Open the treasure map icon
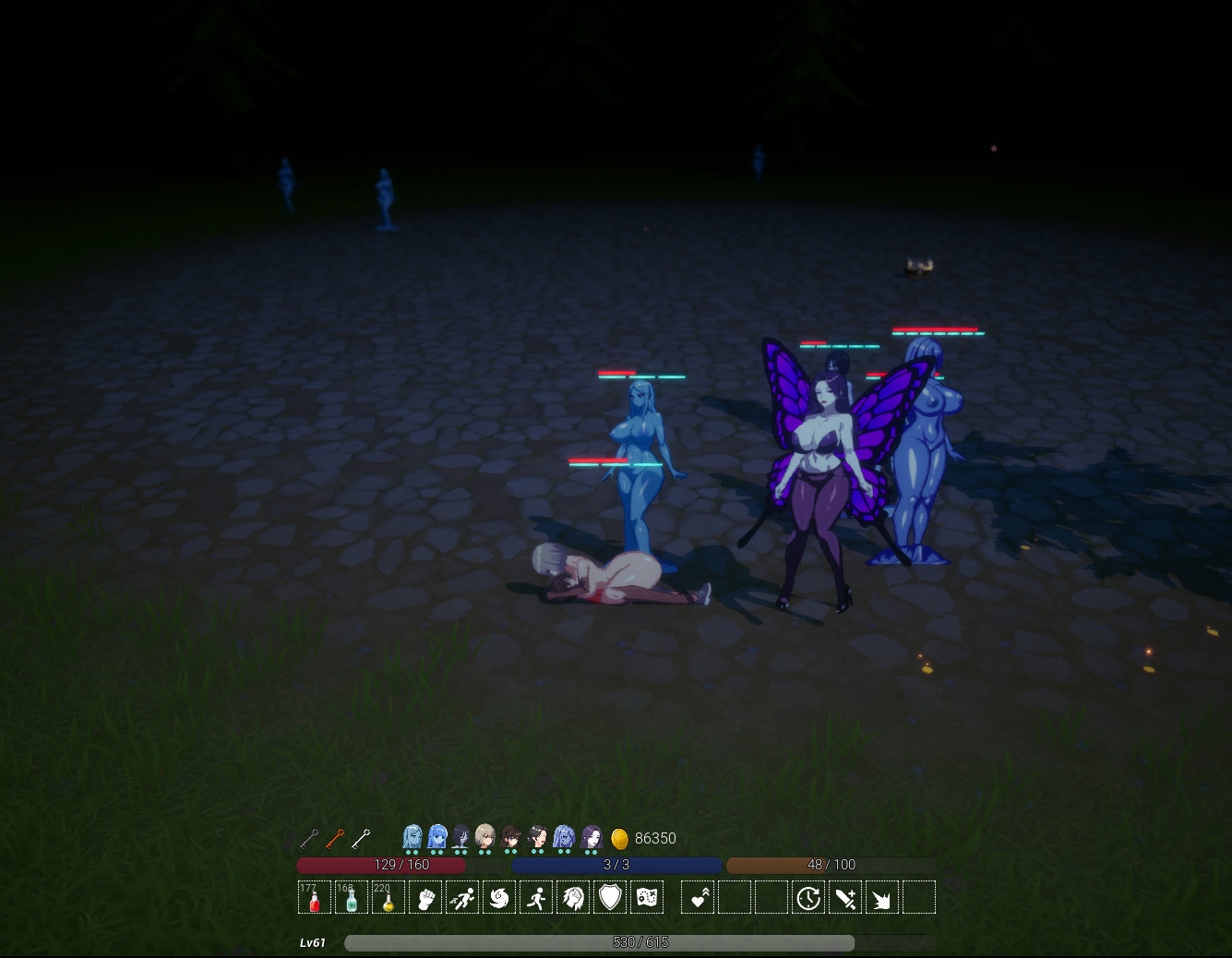Image resolution: width=1232 pixels, height=958 pixels. coord(647,898)
